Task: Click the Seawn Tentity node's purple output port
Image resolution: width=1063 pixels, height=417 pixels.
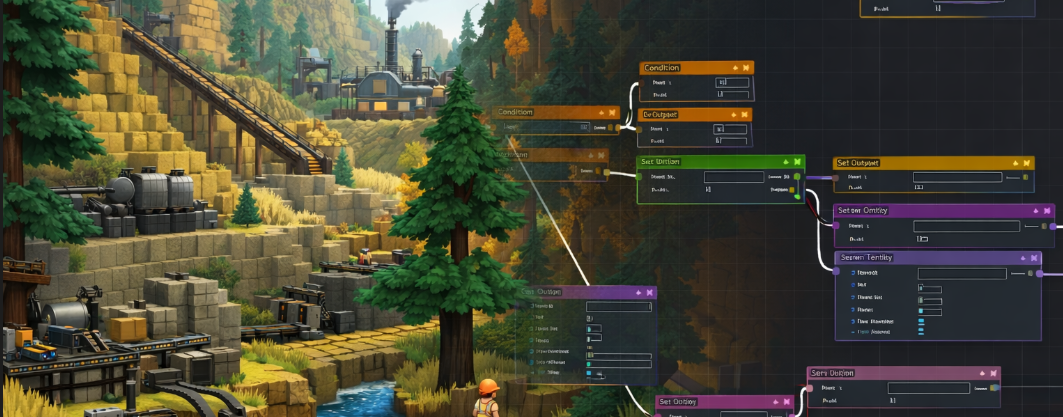Action: (x=1040, y=273)
